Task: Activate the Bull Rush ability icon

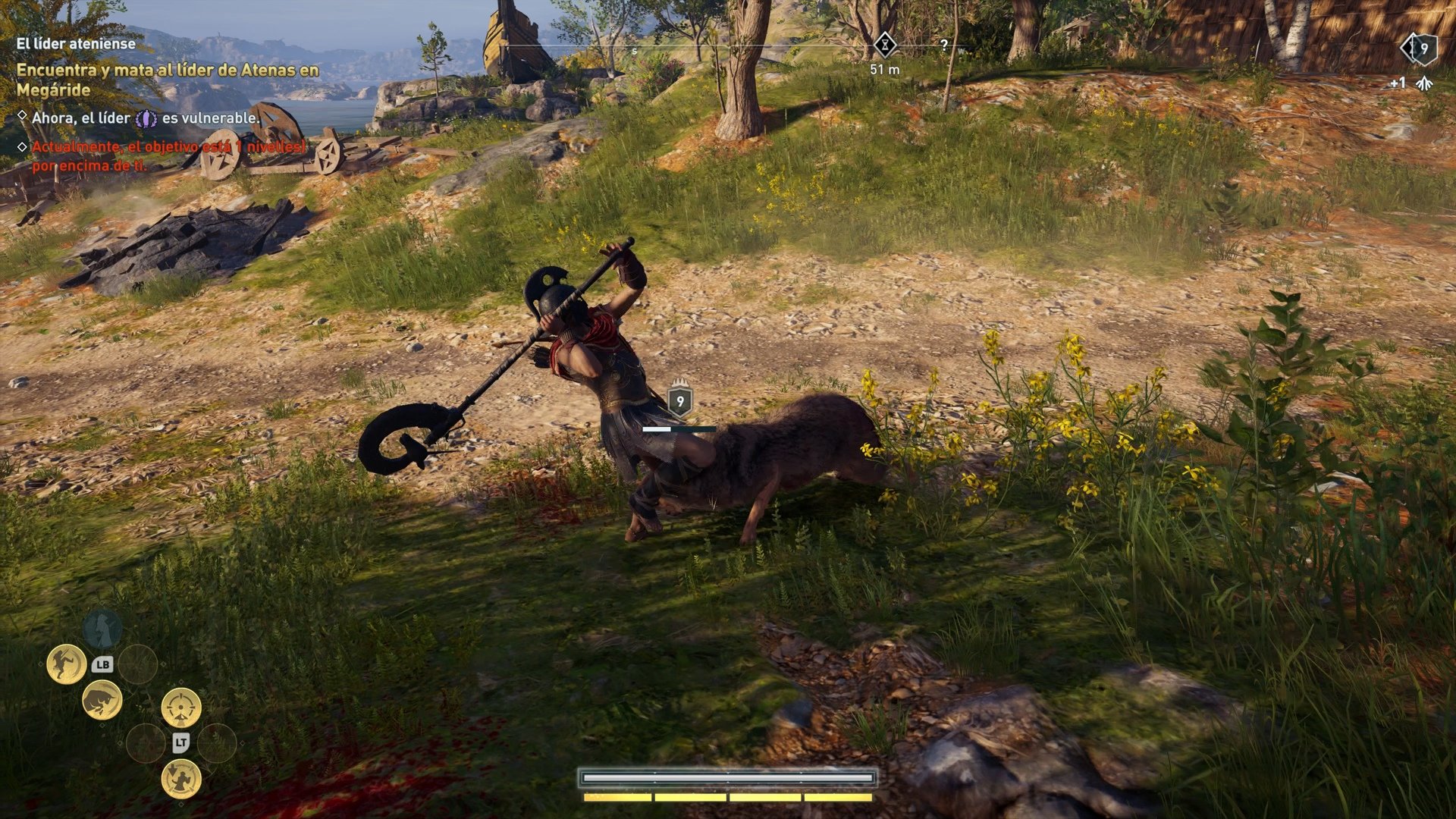Action: pyautogui.click(x=103, y=701)
